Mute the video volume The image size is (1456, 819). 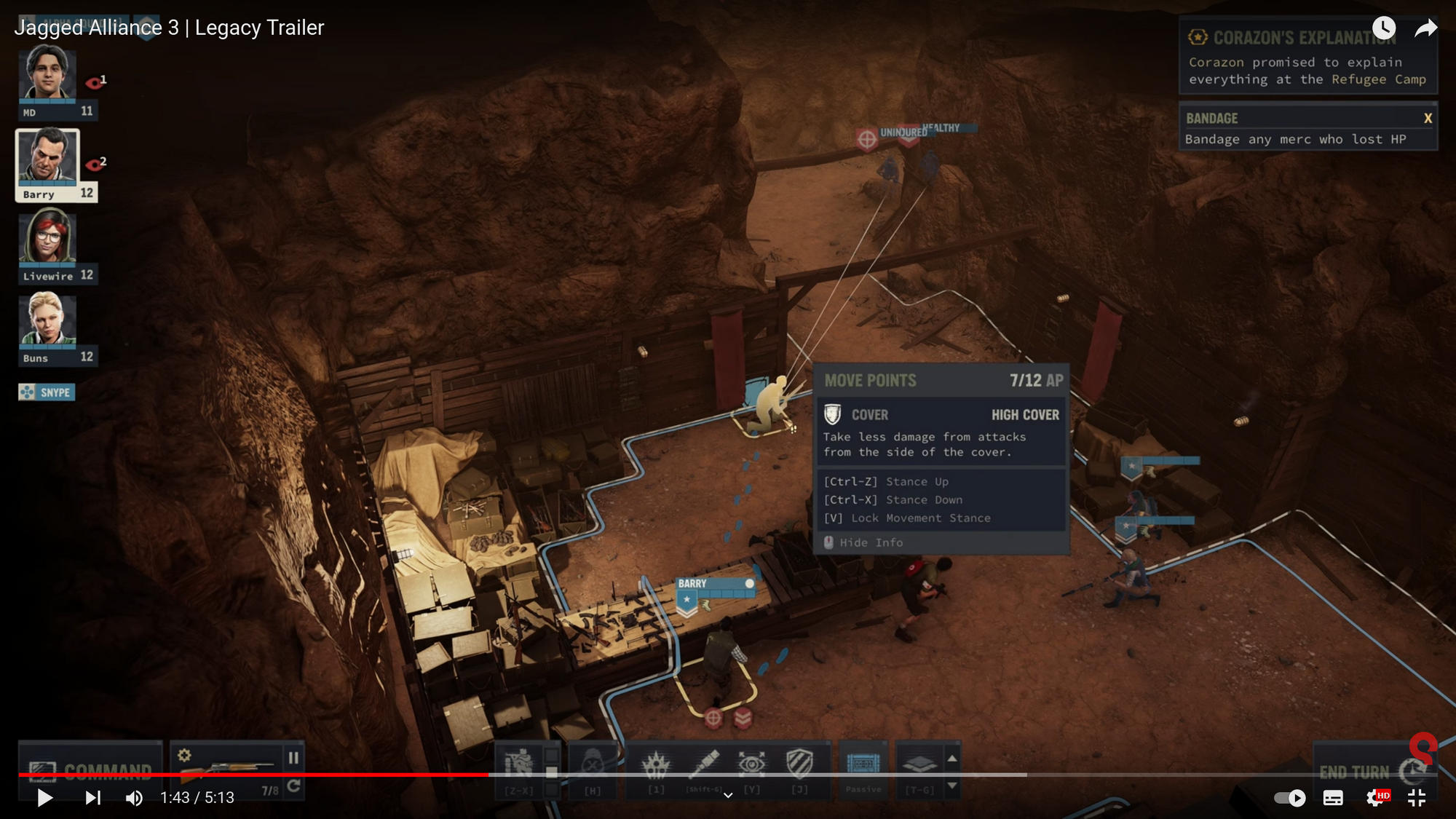pos(133,797)
